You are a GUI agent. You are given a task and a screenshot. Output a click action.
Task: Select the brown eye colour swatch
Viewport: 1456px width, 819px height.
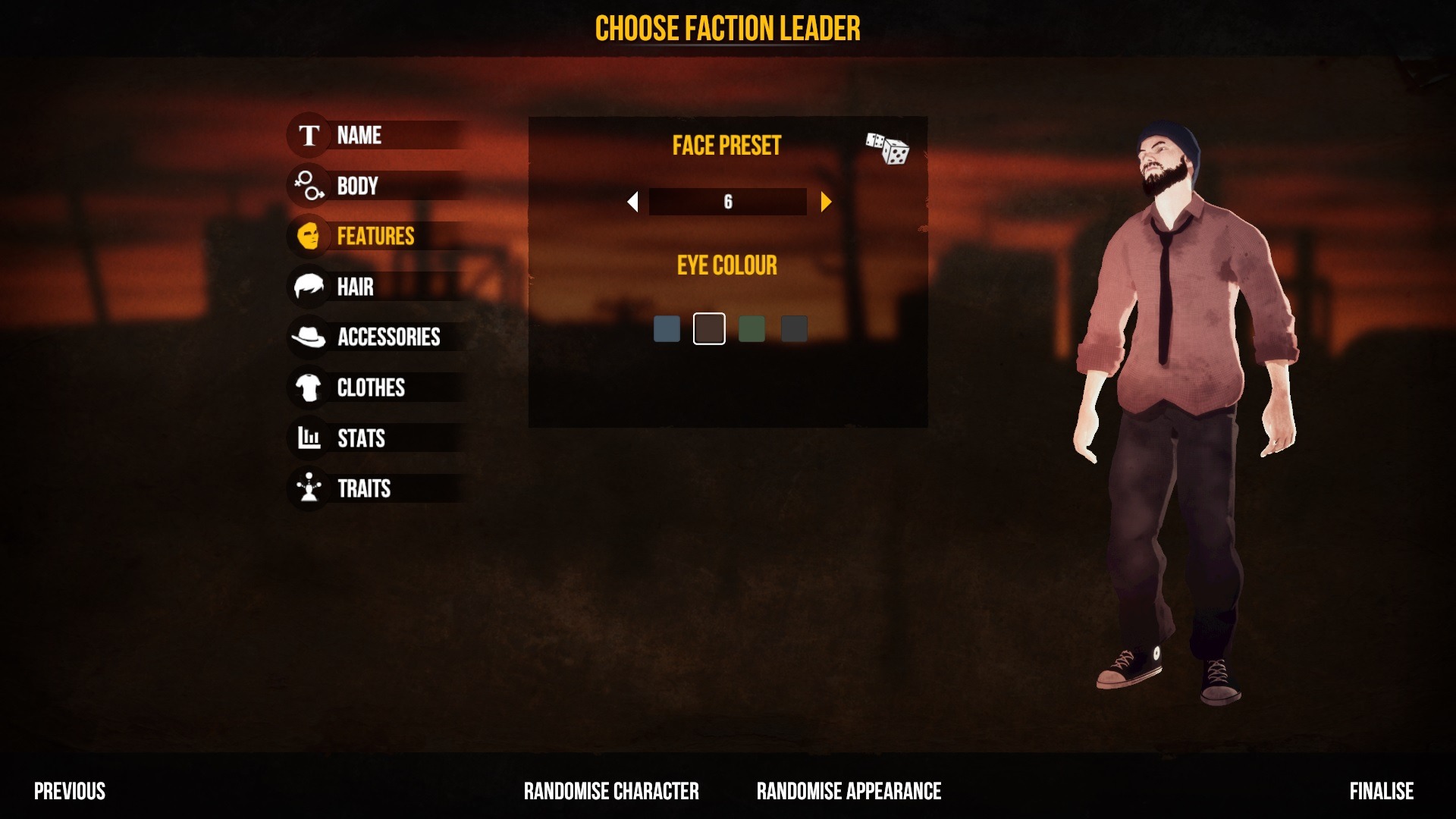709,329
